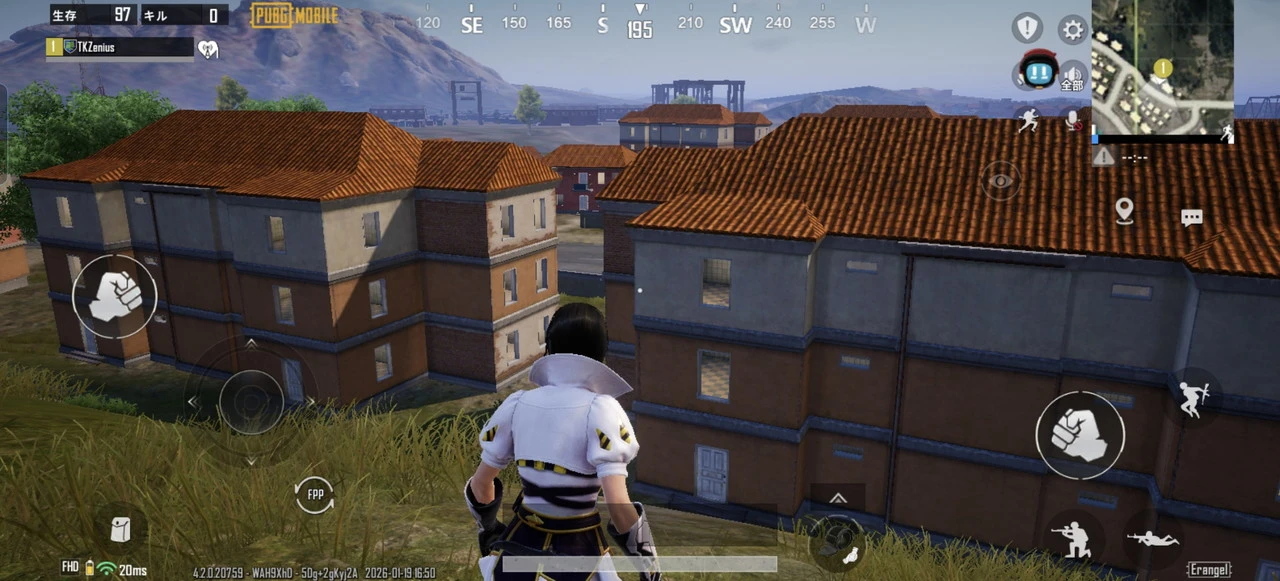
Task: Switch to crouch stance
Action: 1075,540
